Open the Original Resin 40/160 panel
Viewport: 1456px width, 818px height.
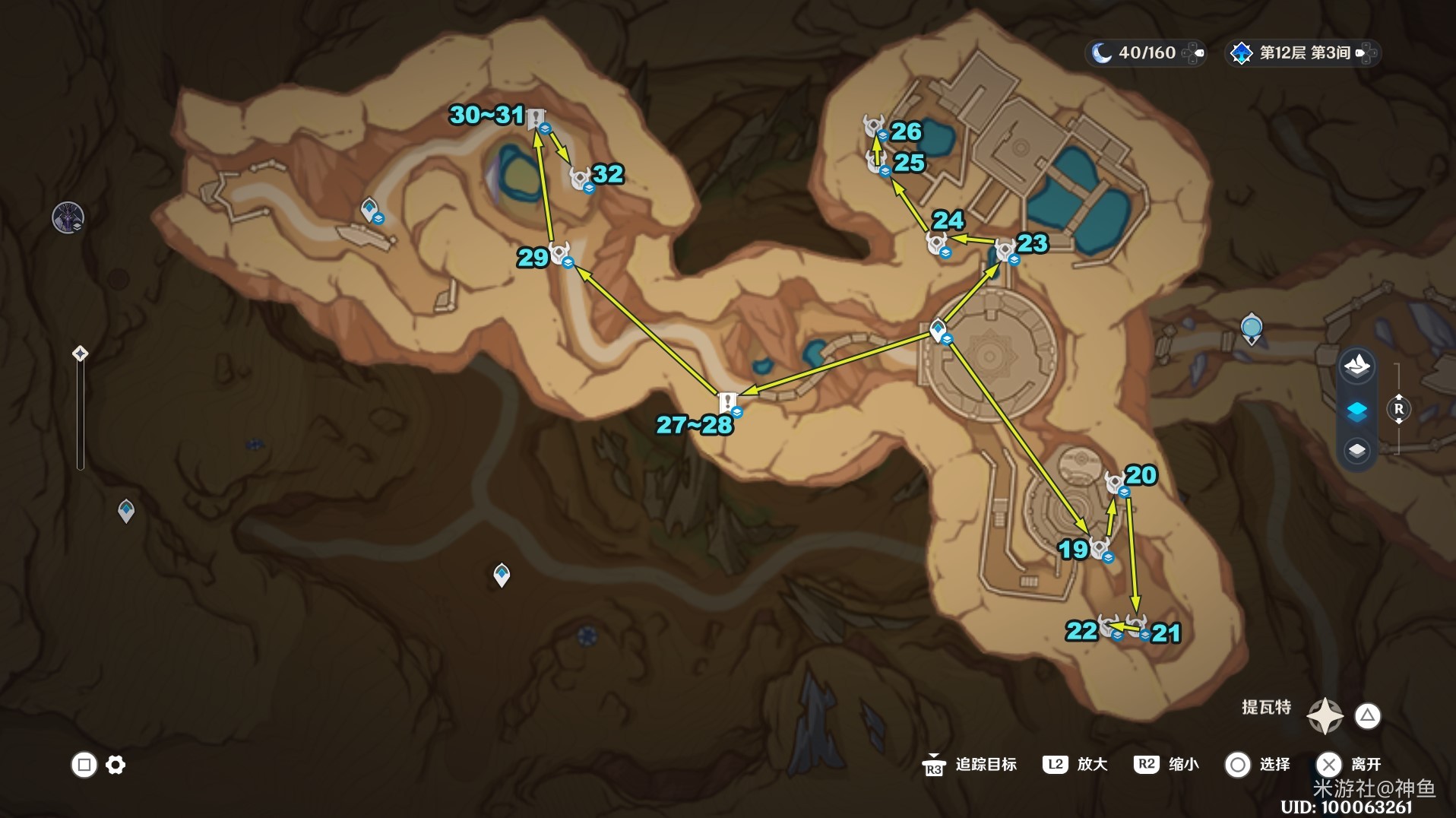(1145, 52)
